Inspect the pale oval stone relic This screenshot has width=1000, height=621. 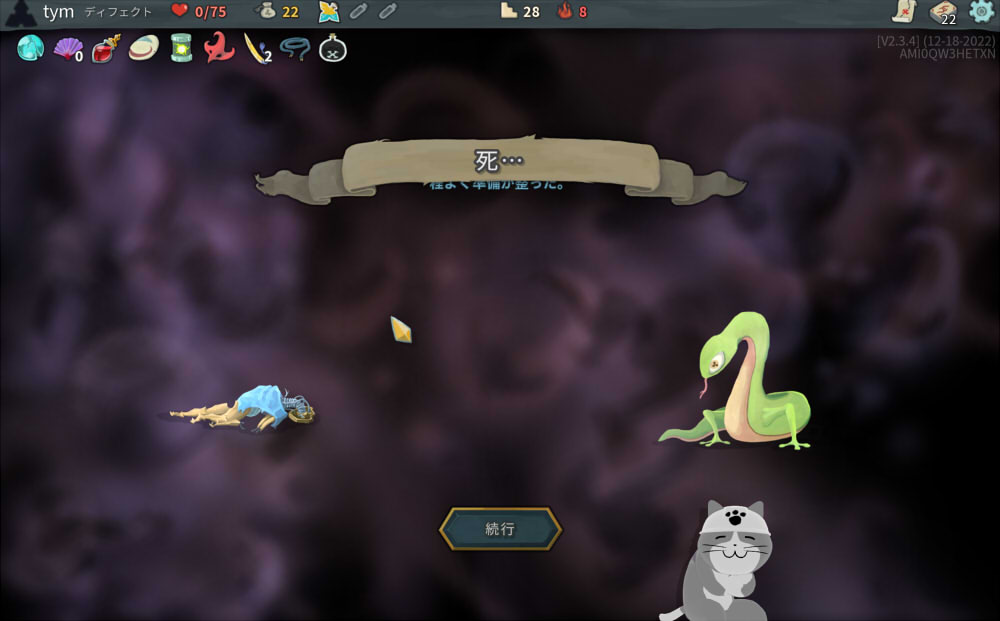(x=143, y=48)
